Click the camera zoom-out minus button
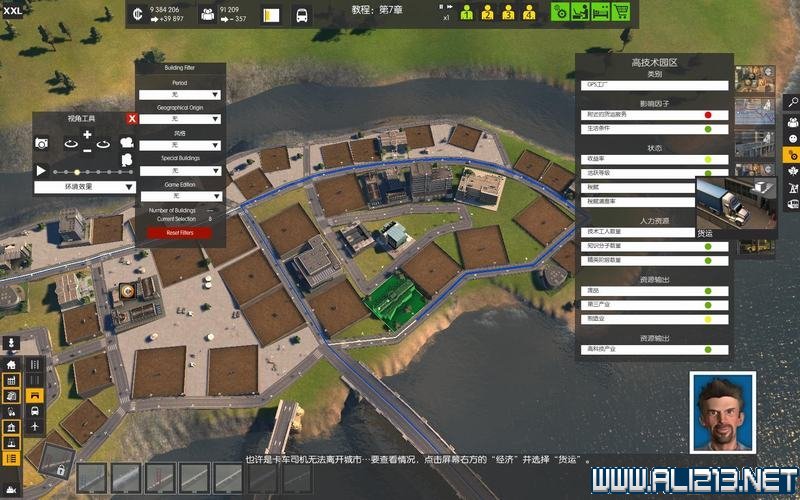 (x=87, y=150)
